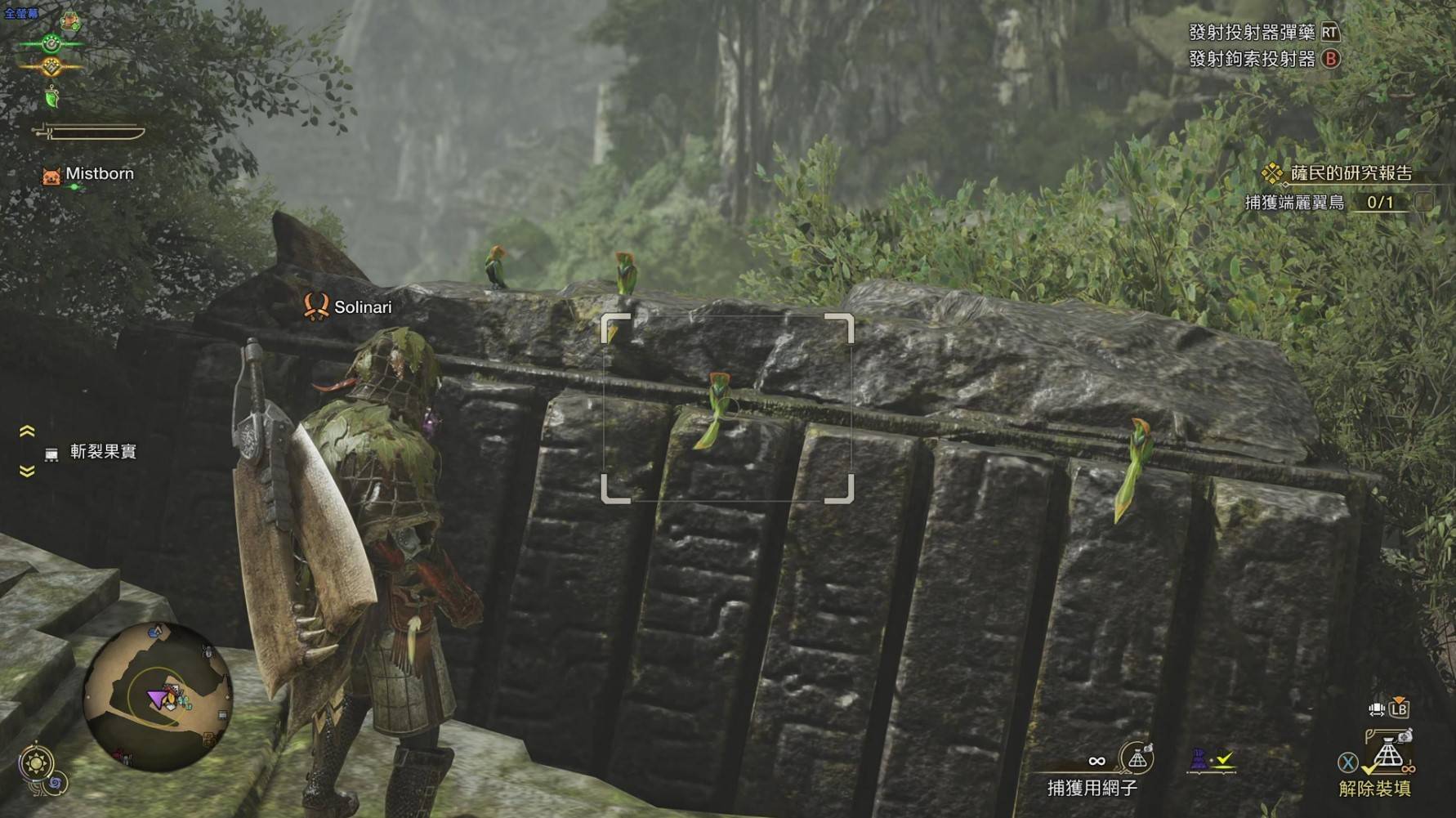Click the Mistborn Palico companion icon
Screen dimensions: 1456x818
click(51, 175)
